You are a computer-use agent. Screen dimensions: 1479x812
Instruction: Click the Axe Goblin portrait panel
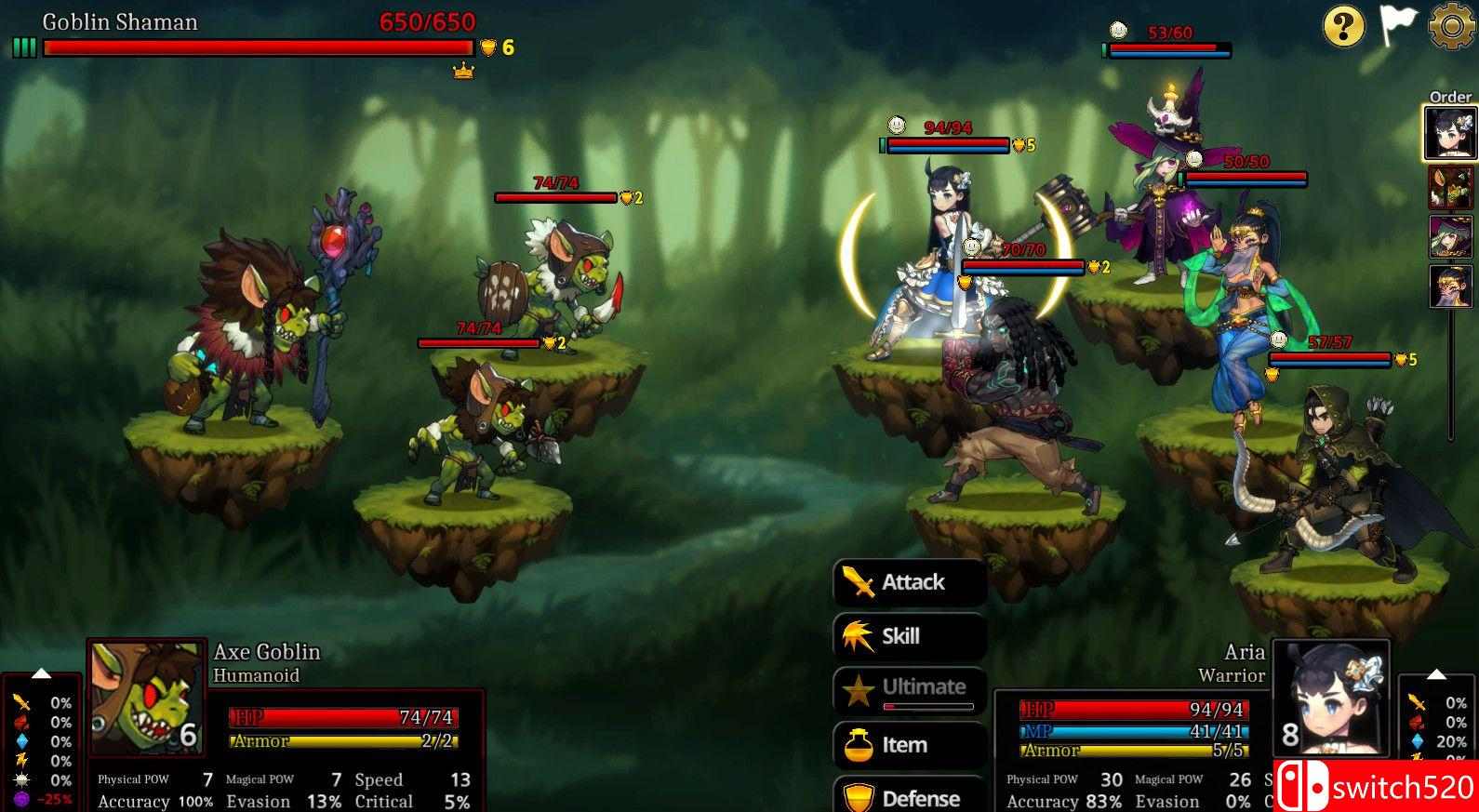point(147,698)
